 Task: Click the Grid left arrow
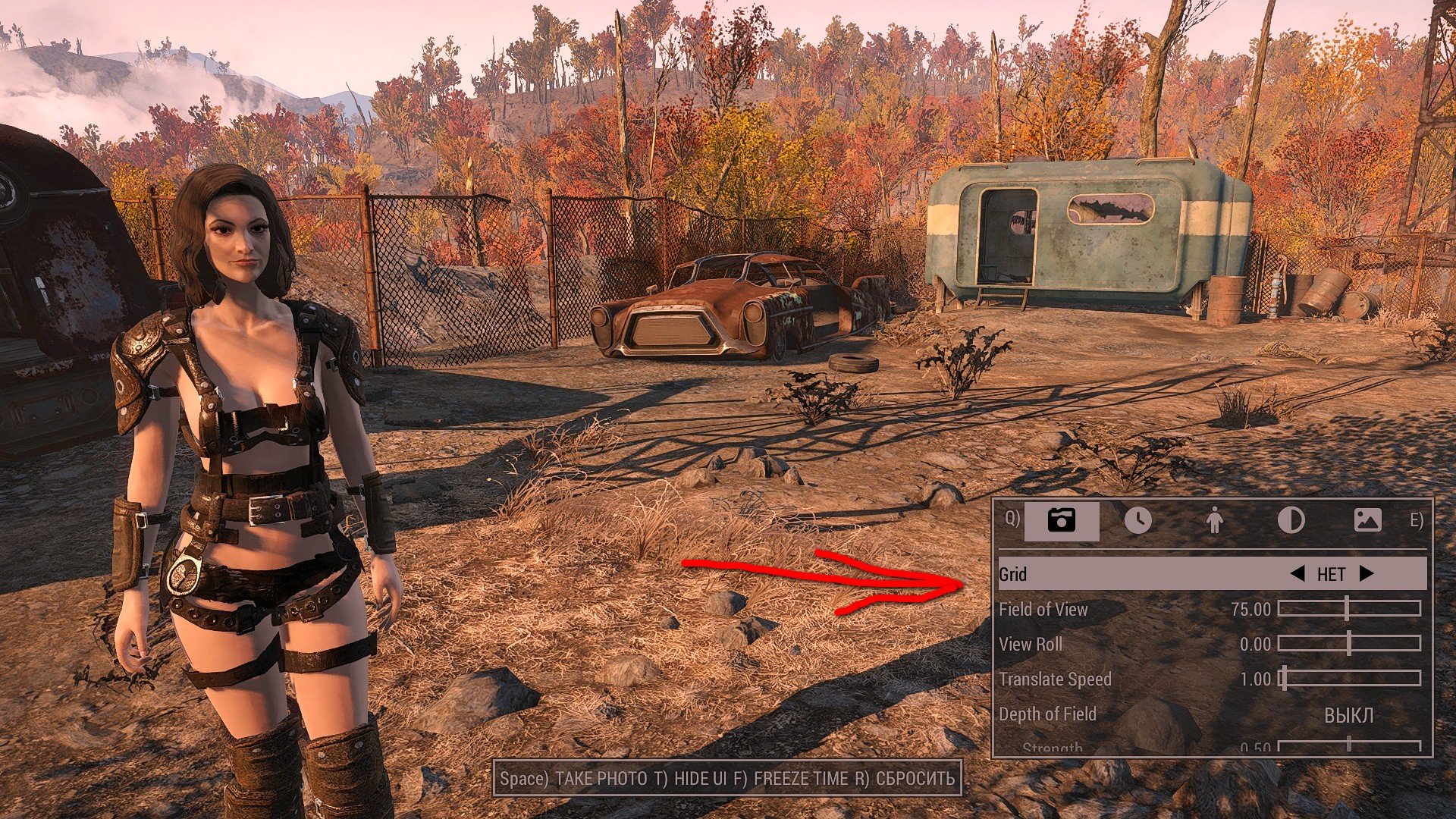point(1298,574)
